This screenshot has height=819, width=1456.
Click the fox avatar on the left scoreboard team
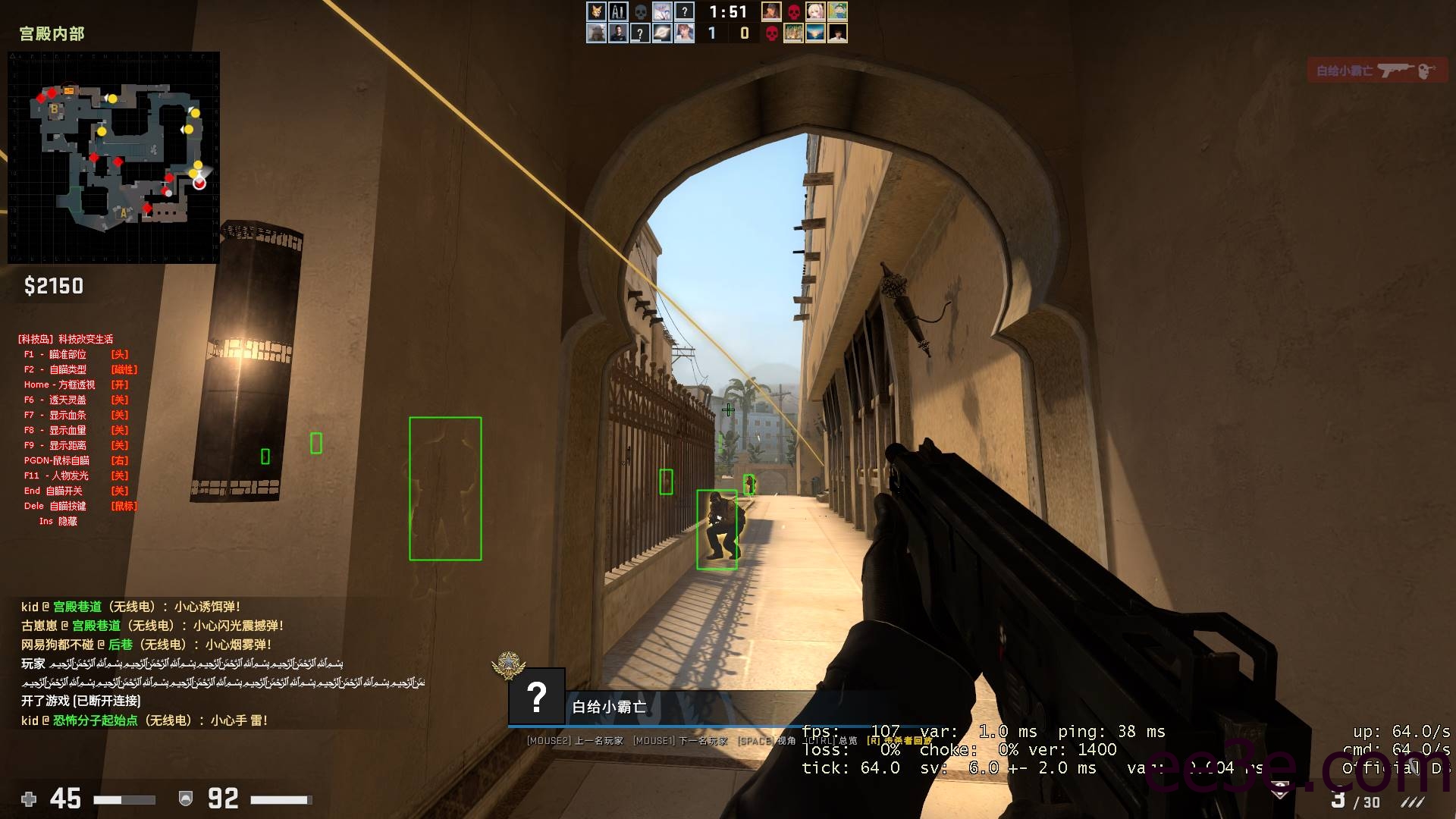pos(595,12)
